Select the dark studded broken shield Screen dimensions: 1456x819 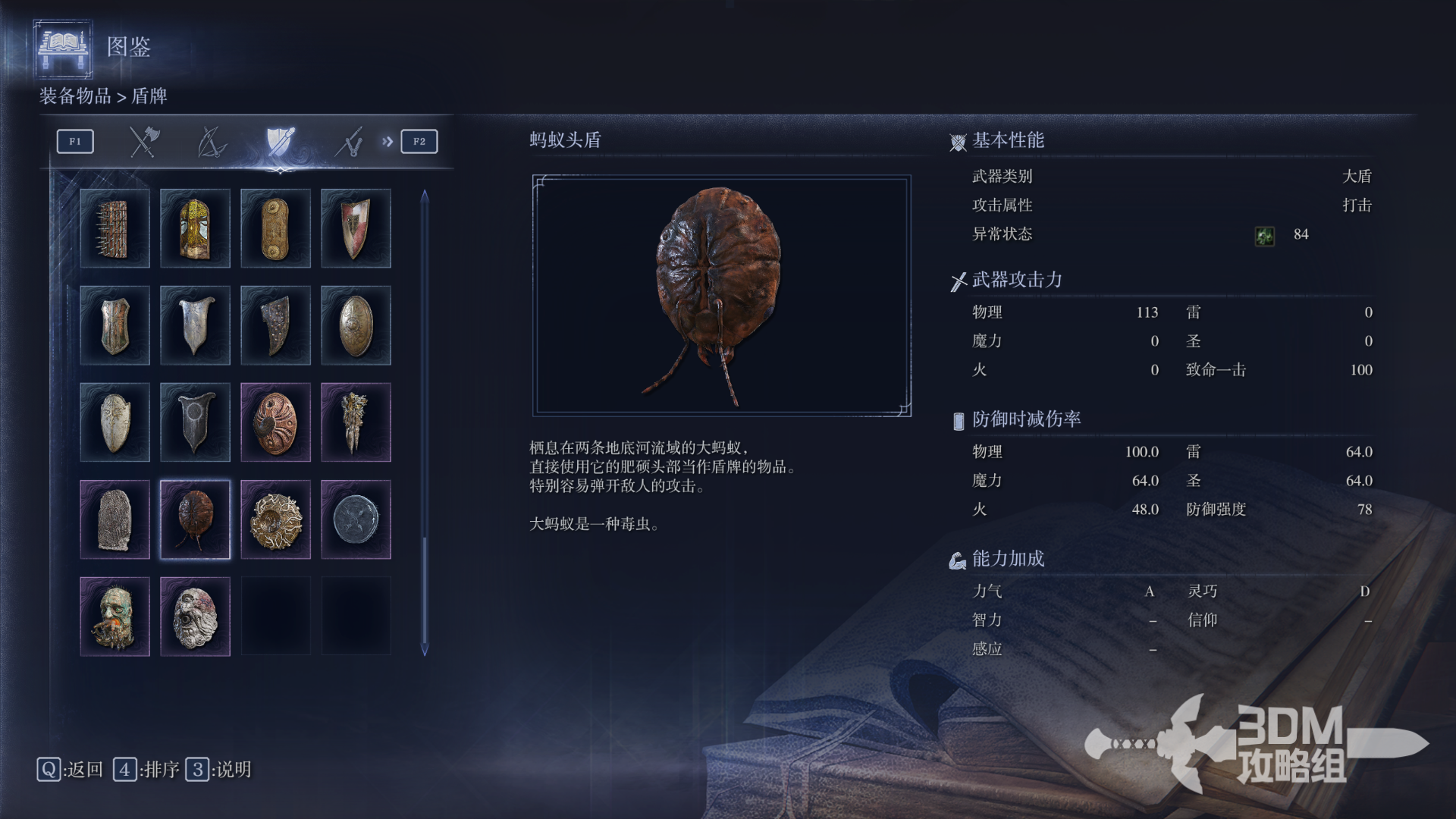[x=275, y=325]
